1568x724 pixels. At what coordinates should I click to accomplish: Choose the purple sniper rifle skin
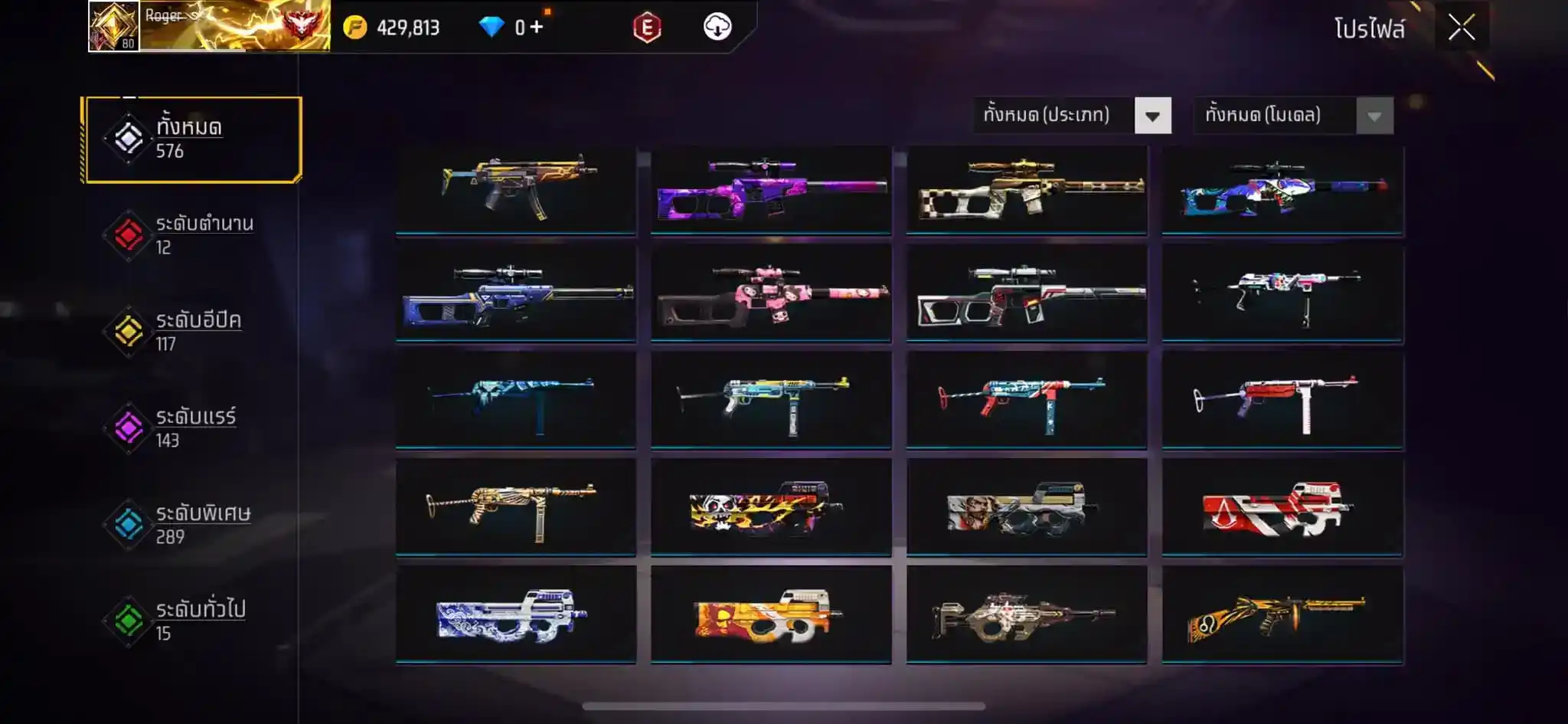click(771, 188)
